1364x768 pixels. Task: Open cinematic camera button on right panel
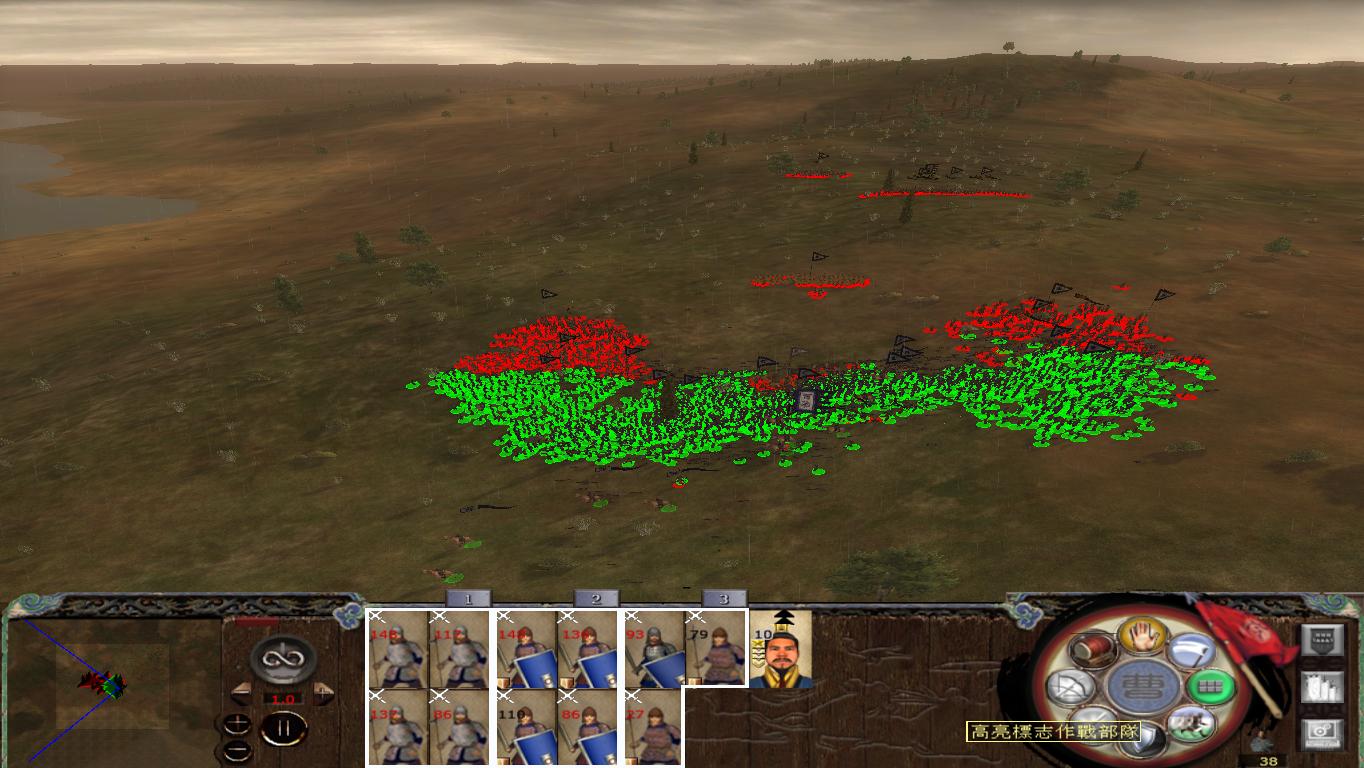(x=1321, y=731)
